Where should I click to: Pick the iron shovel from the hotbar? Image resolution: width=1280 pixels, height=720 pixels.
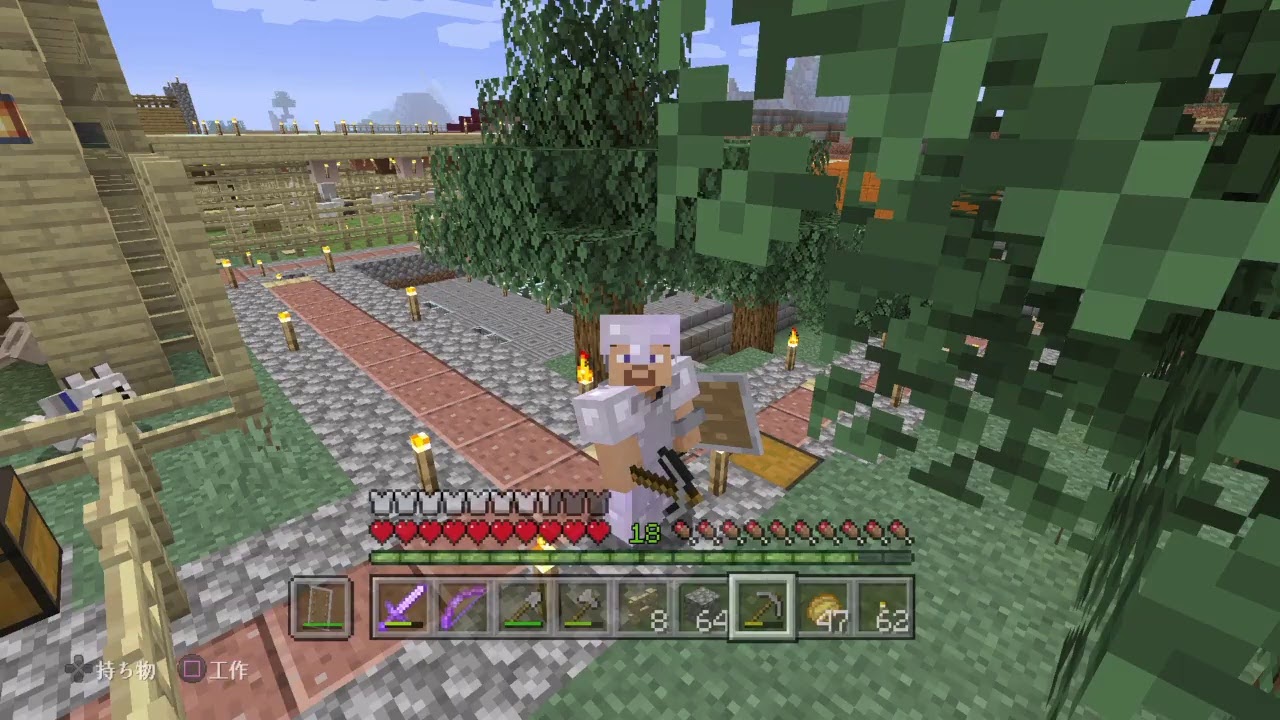(524, 608)
